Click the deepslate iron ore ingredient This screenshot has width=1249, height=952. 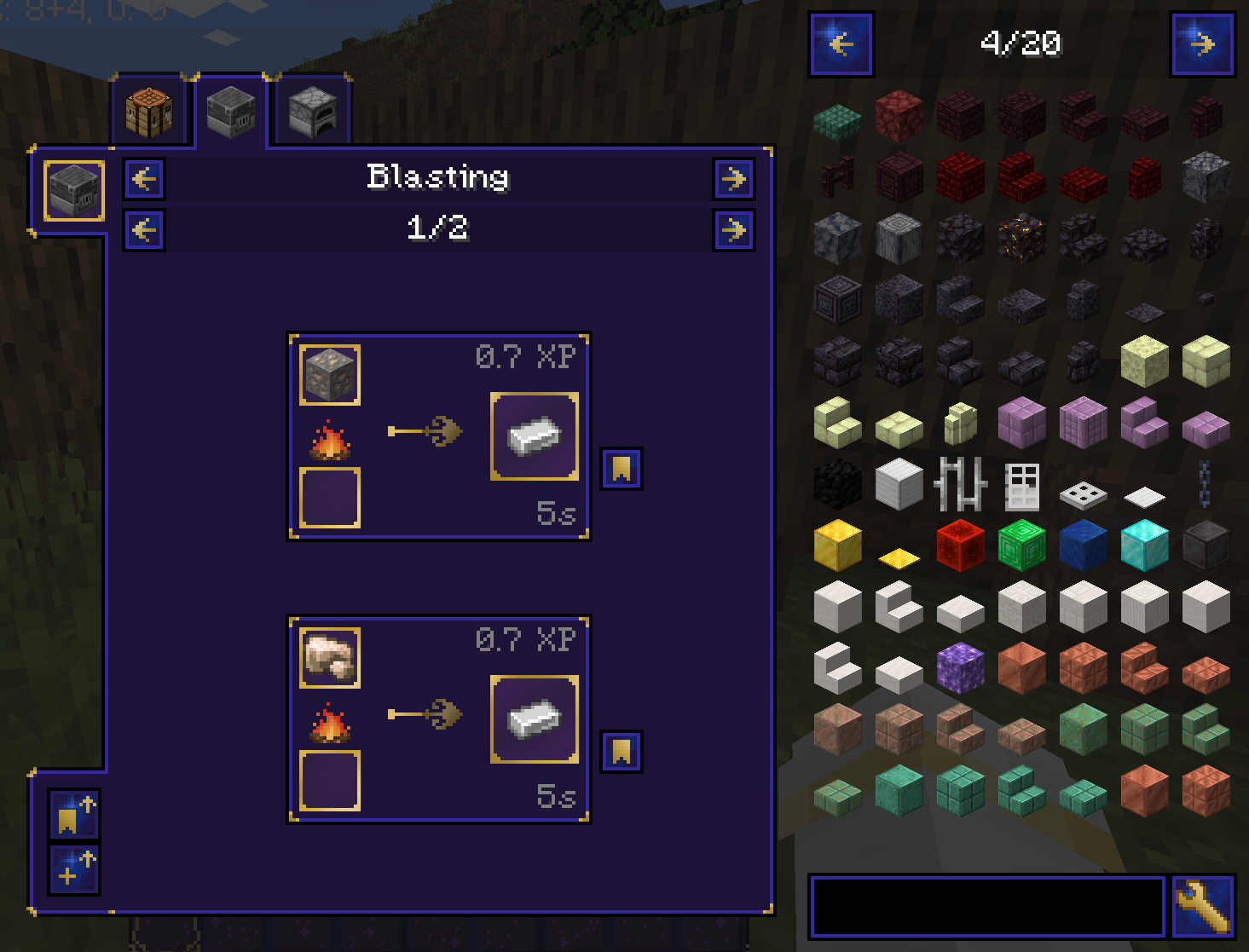coord(329,373)
